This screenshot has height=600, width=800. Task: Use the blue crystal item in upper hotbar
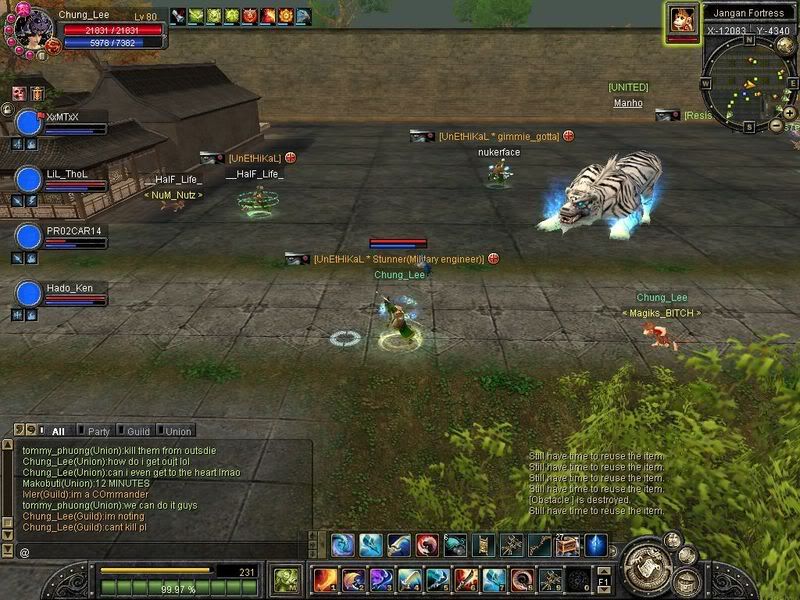coord(596,545)
